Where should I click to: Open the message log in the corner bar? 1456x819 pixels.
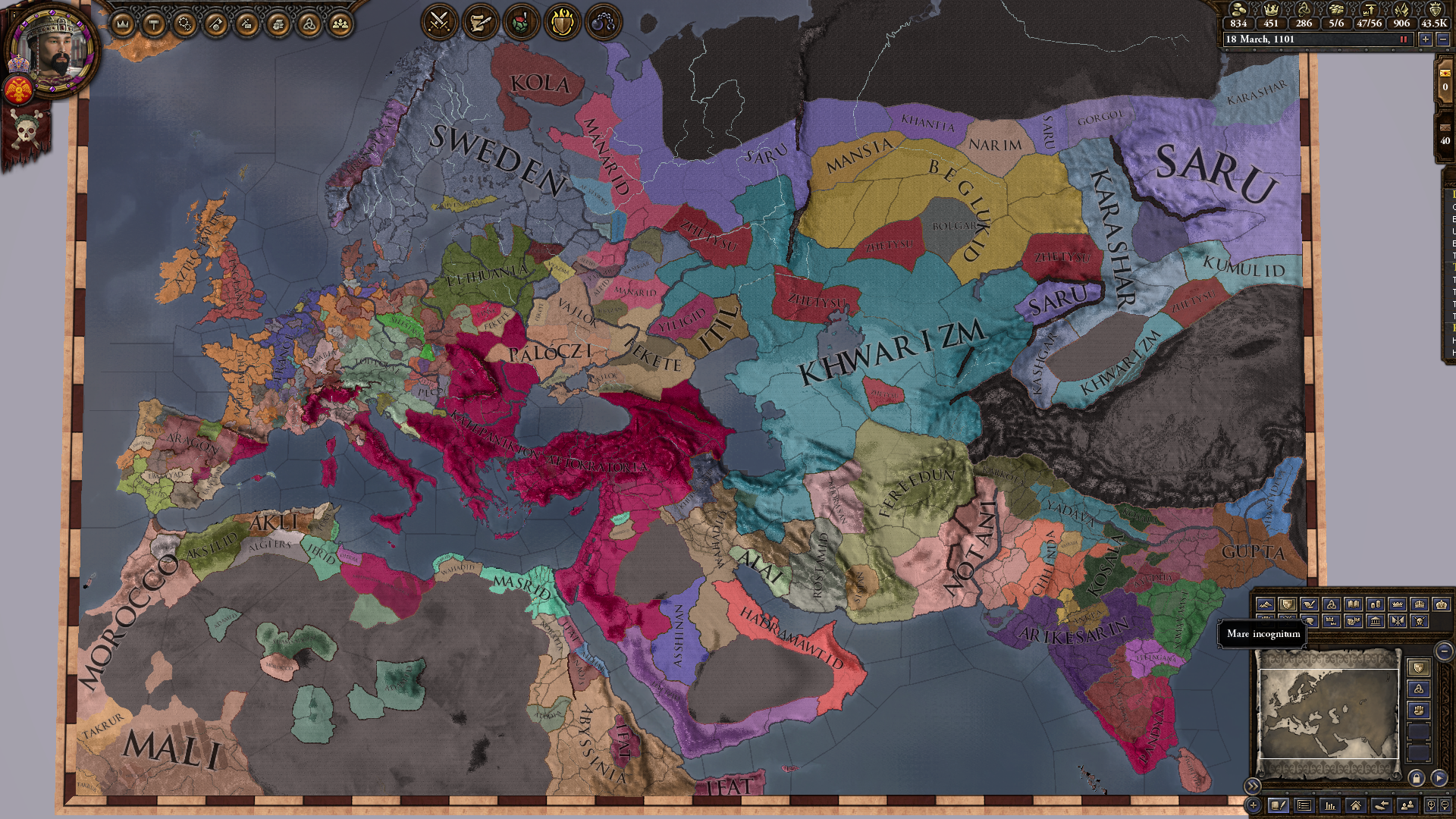pyautogui.click(x=1304, y=806)
